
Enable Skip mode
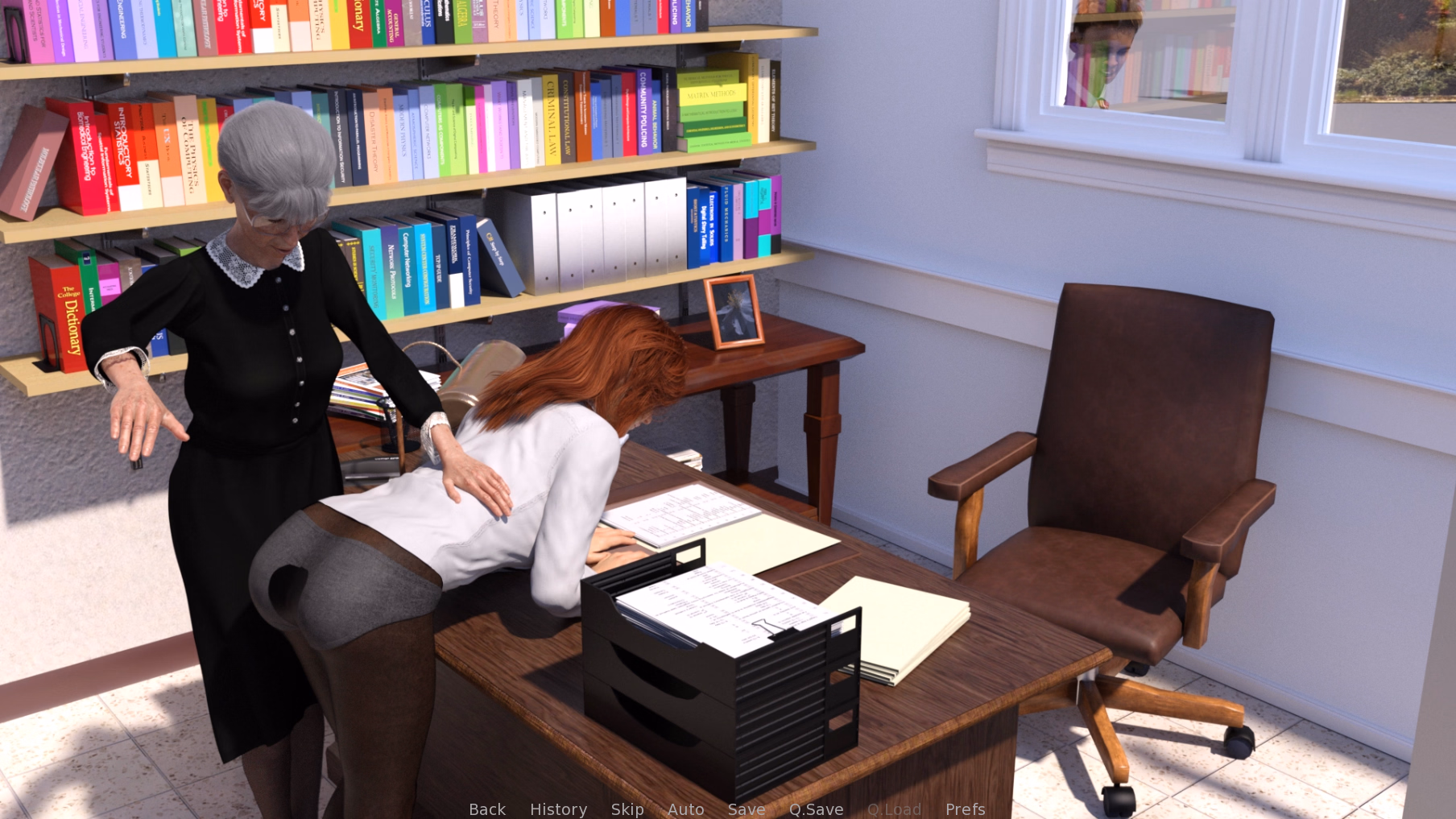pos(627,809)
